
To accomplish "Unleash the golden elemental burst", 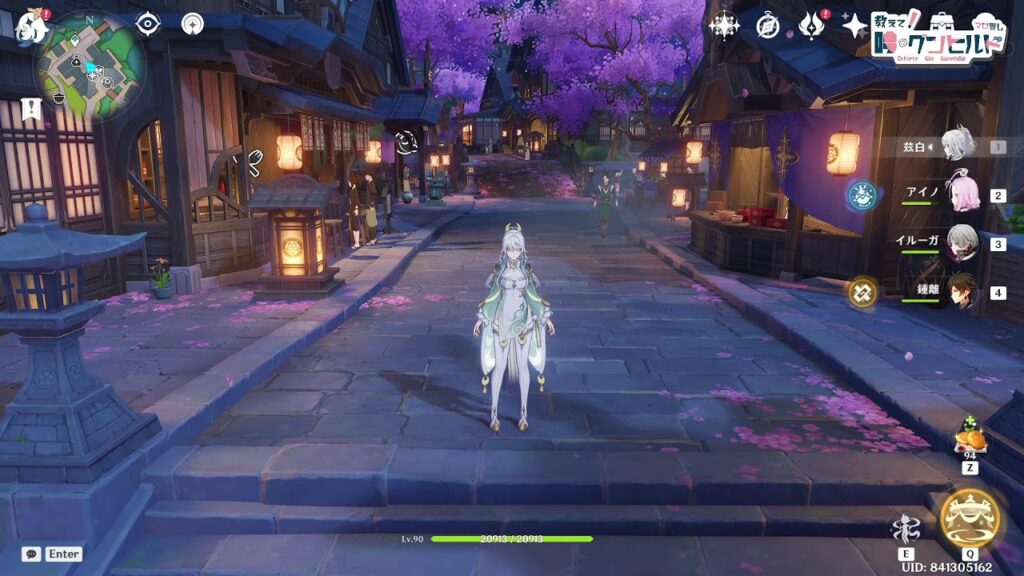I will (x=969, y=518).
